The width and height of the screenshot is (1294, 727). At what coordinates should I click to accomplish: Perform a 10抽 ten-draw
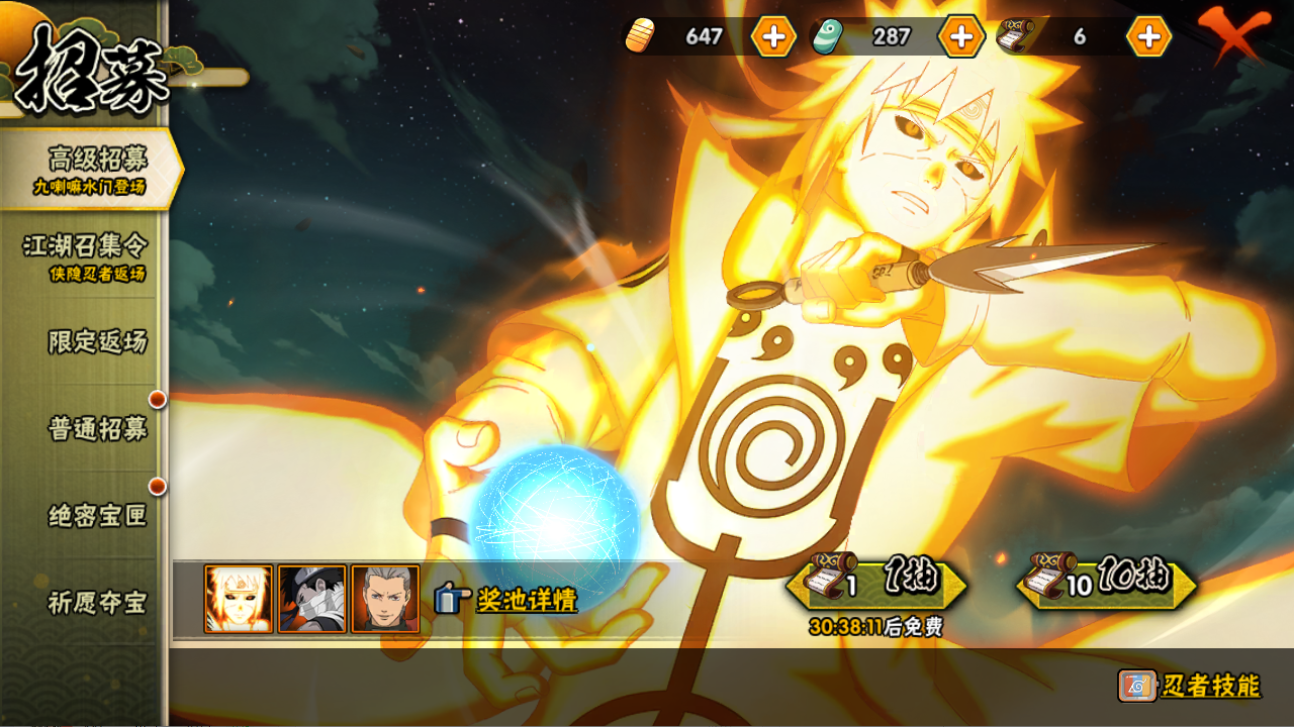point(1106,582)
